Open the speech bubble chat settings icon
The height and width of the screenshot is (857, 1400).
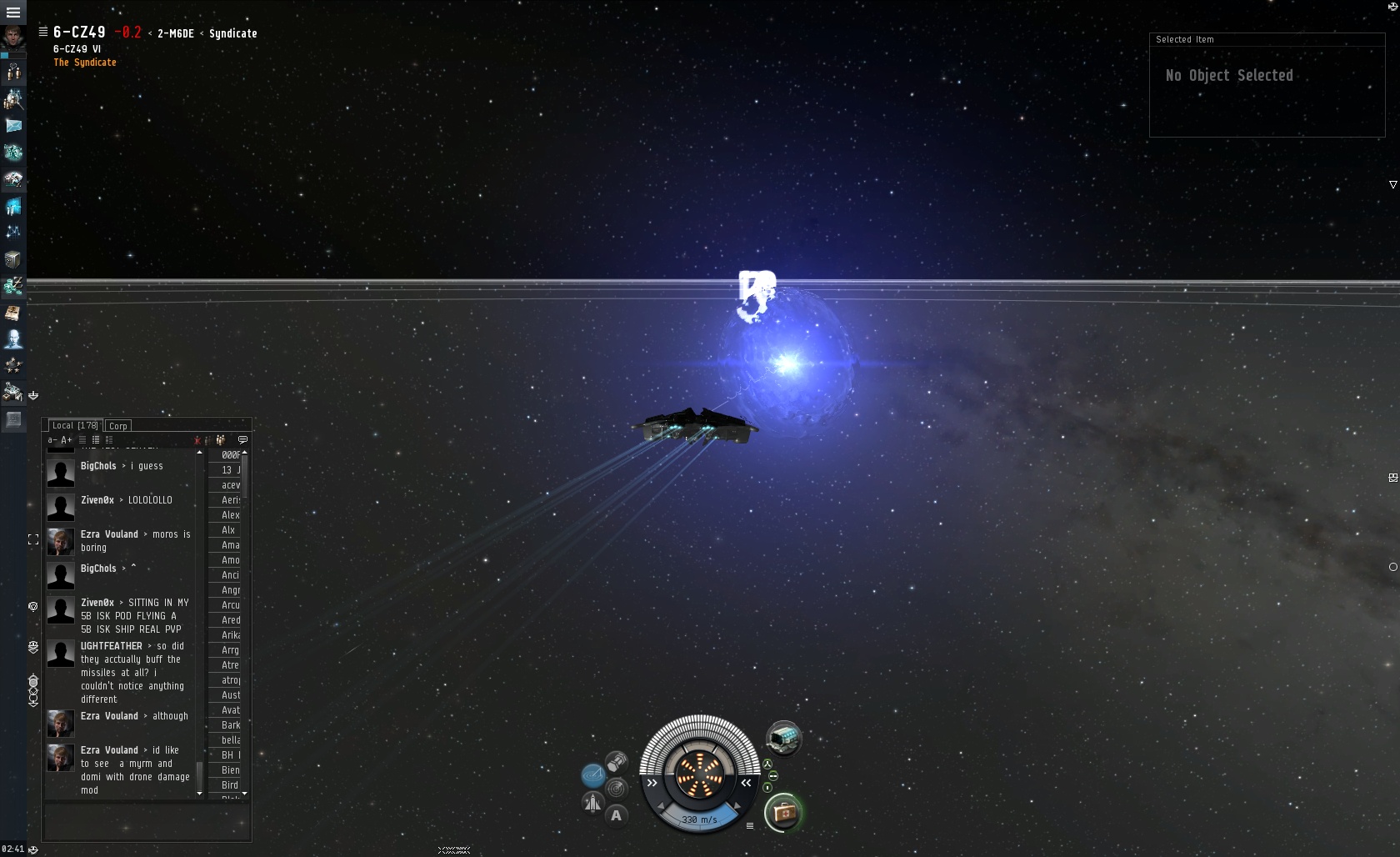[x=242, y=439]
